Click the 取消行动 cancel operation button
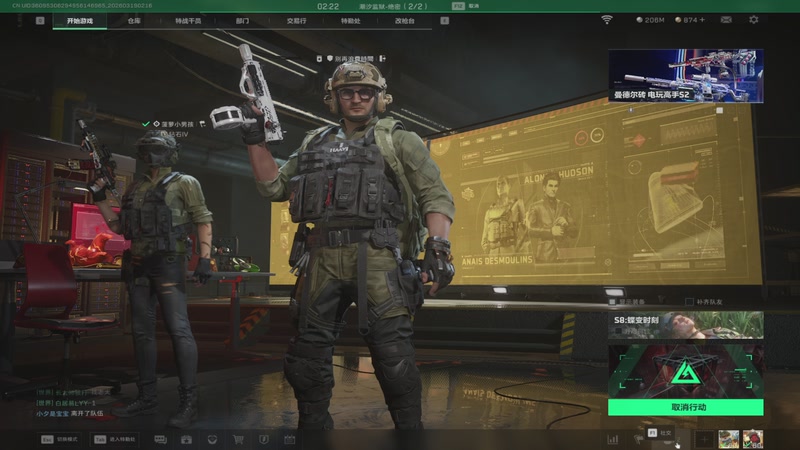 coord(685,407)
